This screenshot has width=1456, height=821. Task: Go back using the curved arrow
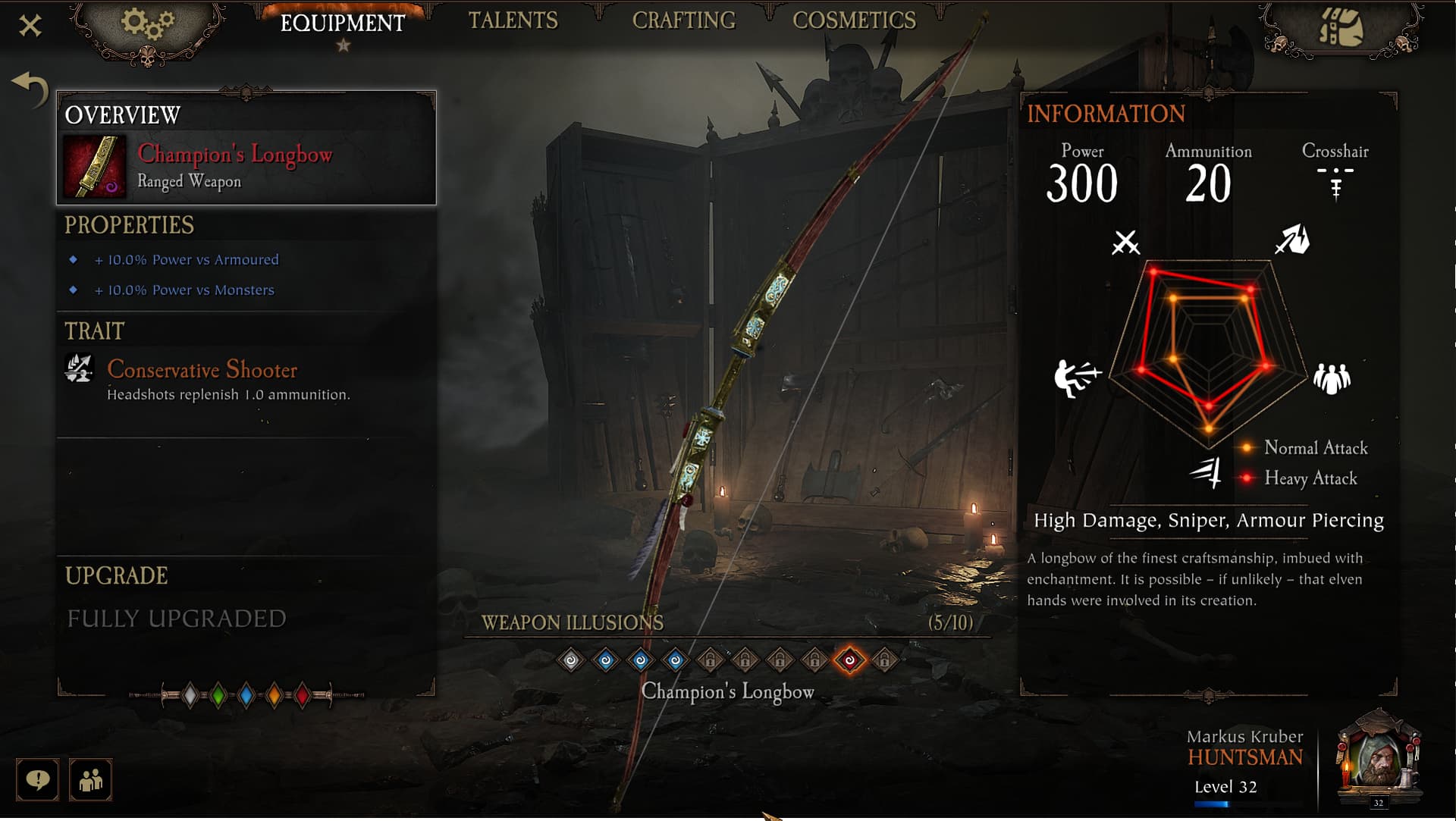[x=30, y=89]
